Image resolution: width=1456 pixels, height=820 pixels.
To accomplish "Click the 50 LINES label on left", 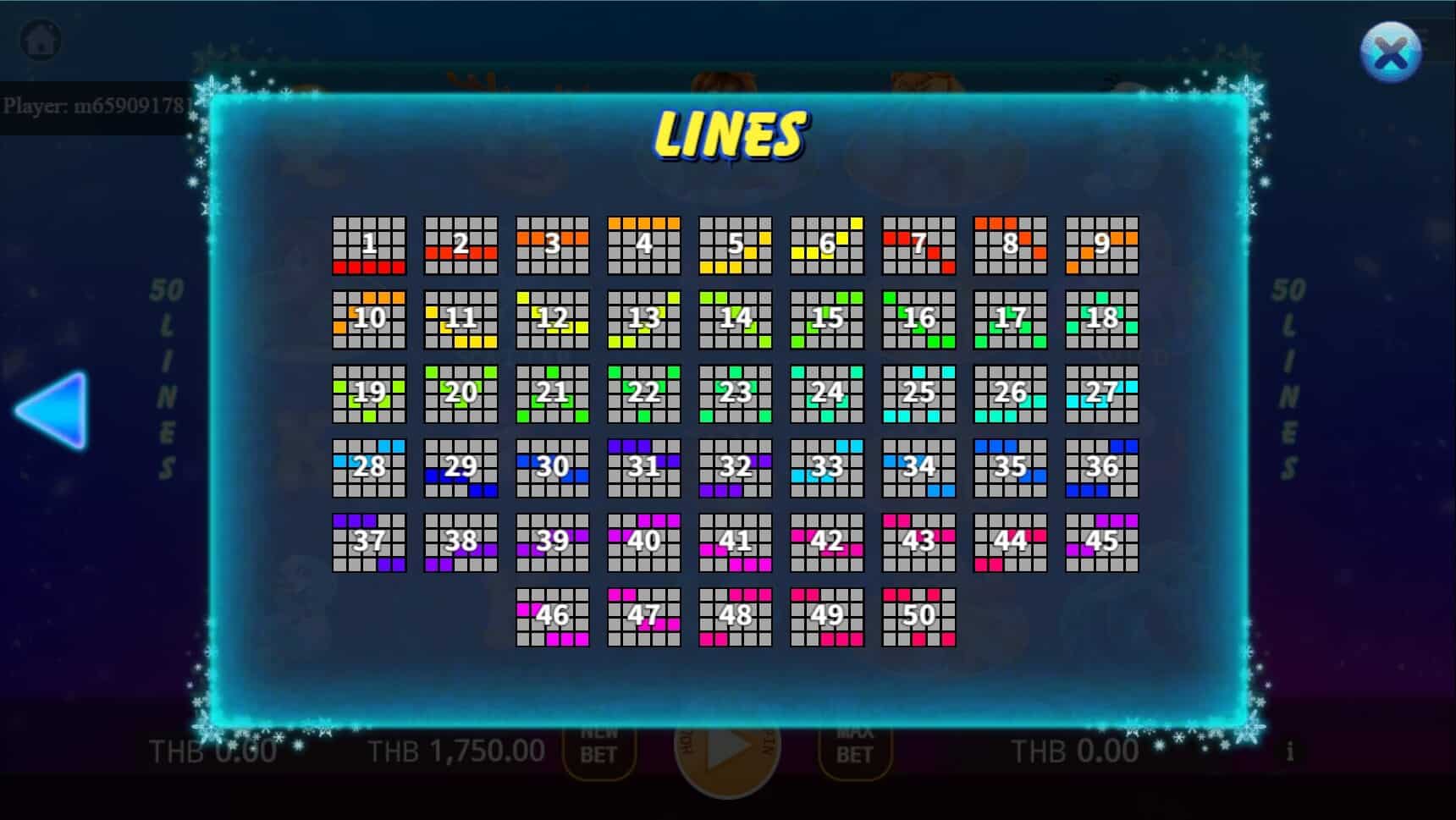I will pyautogui.click(x=166, y=372).
